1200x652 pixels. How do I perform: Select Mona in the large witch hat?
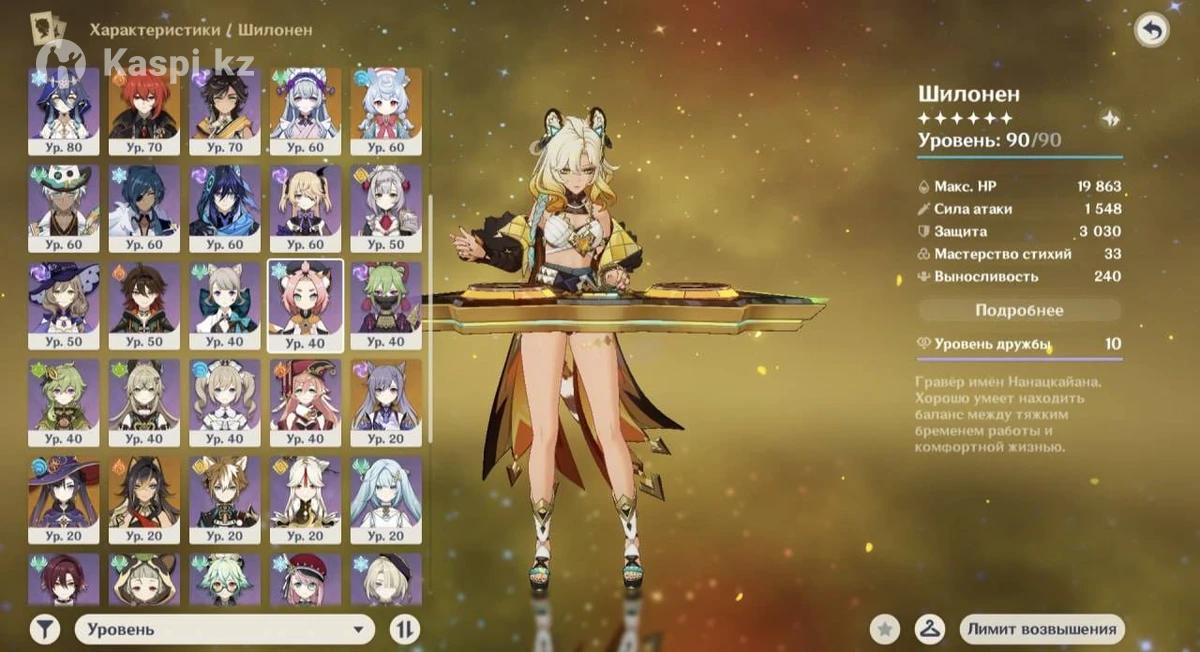pyautogui.click(x=64, y=499)
